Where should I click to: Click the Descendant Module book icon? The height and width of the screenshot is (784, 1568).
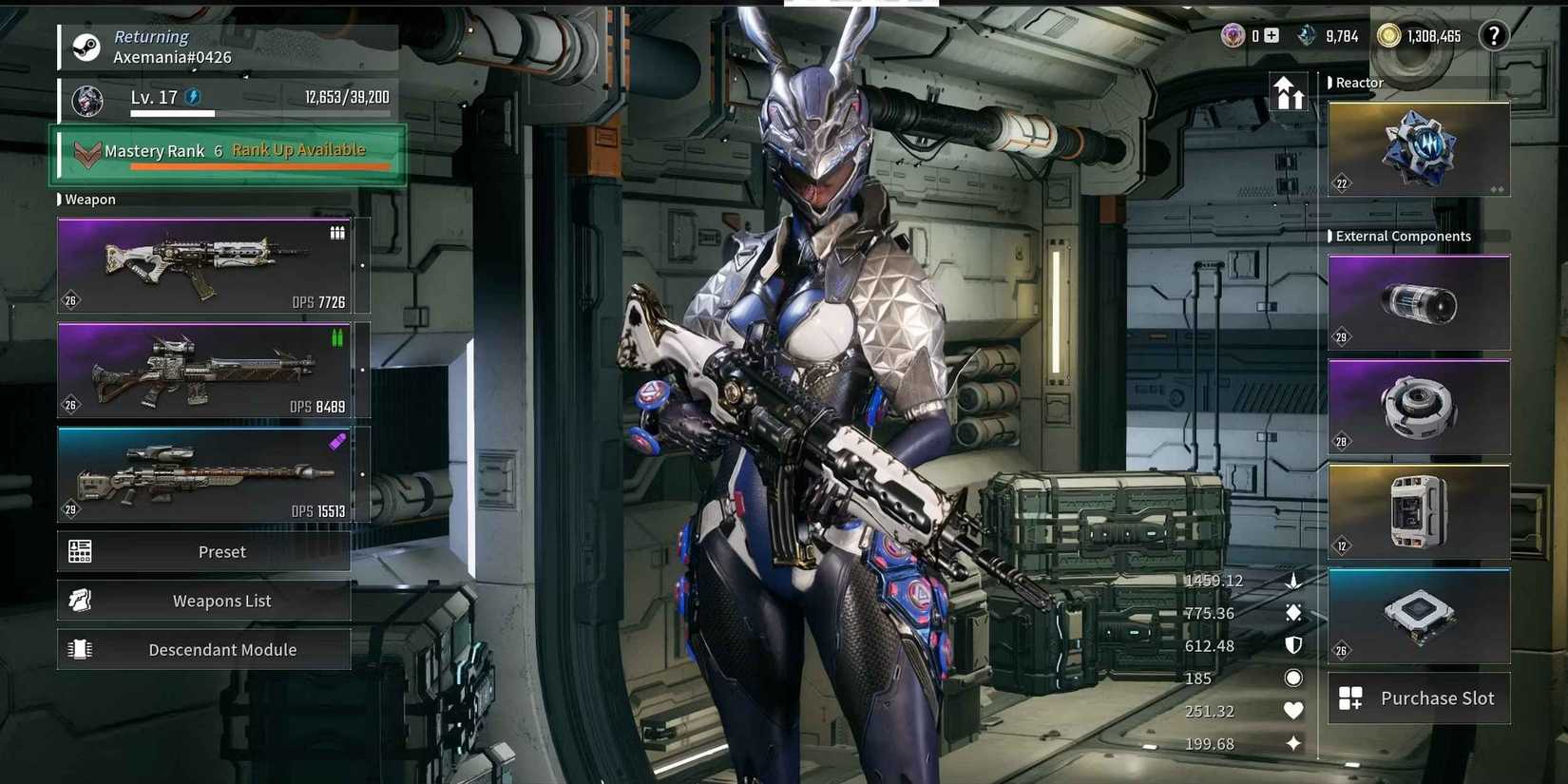(x=80, y=649)
